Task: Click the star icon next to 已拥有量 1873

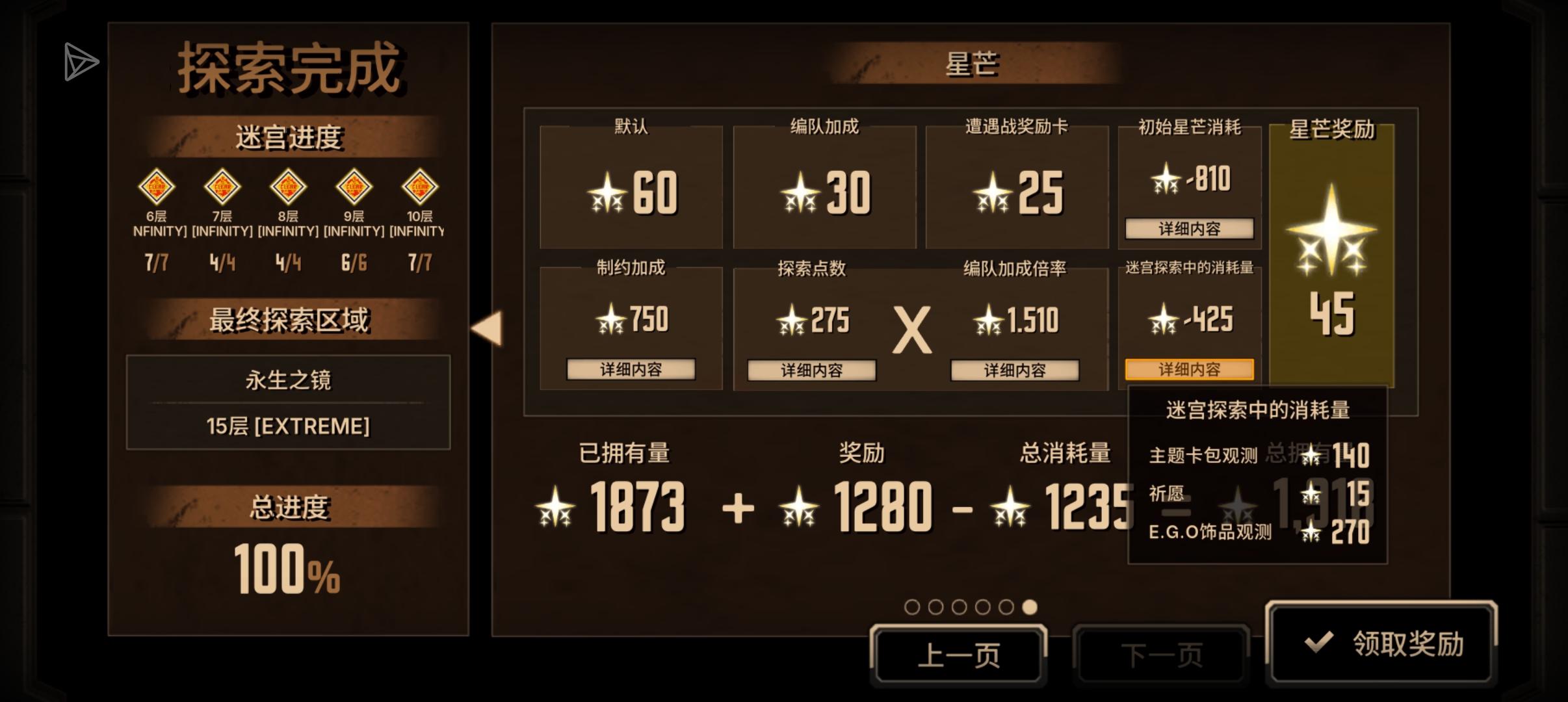Action: point(554,506)
